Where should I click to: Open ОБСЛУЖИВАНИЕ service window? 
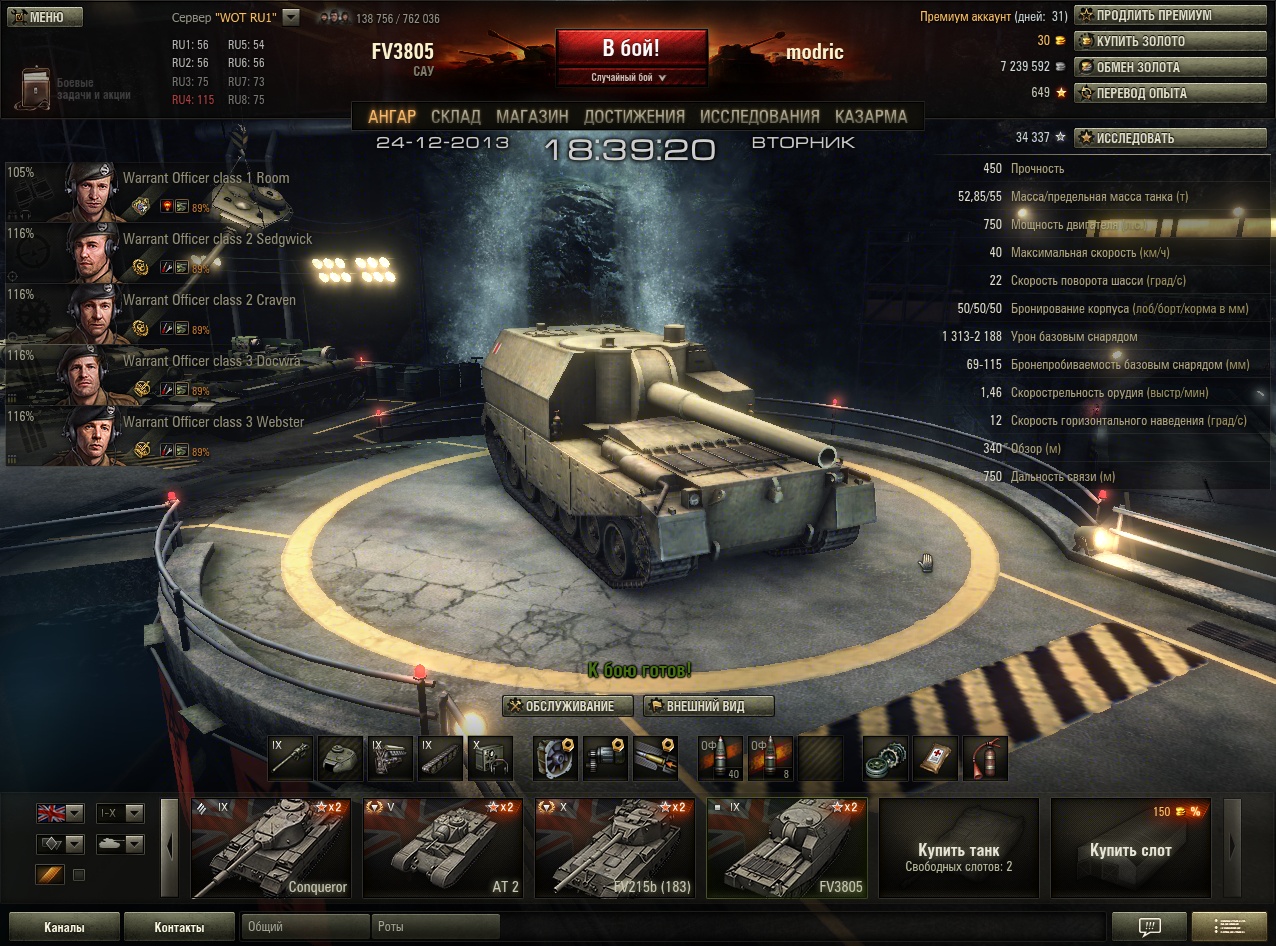point(569,706)
